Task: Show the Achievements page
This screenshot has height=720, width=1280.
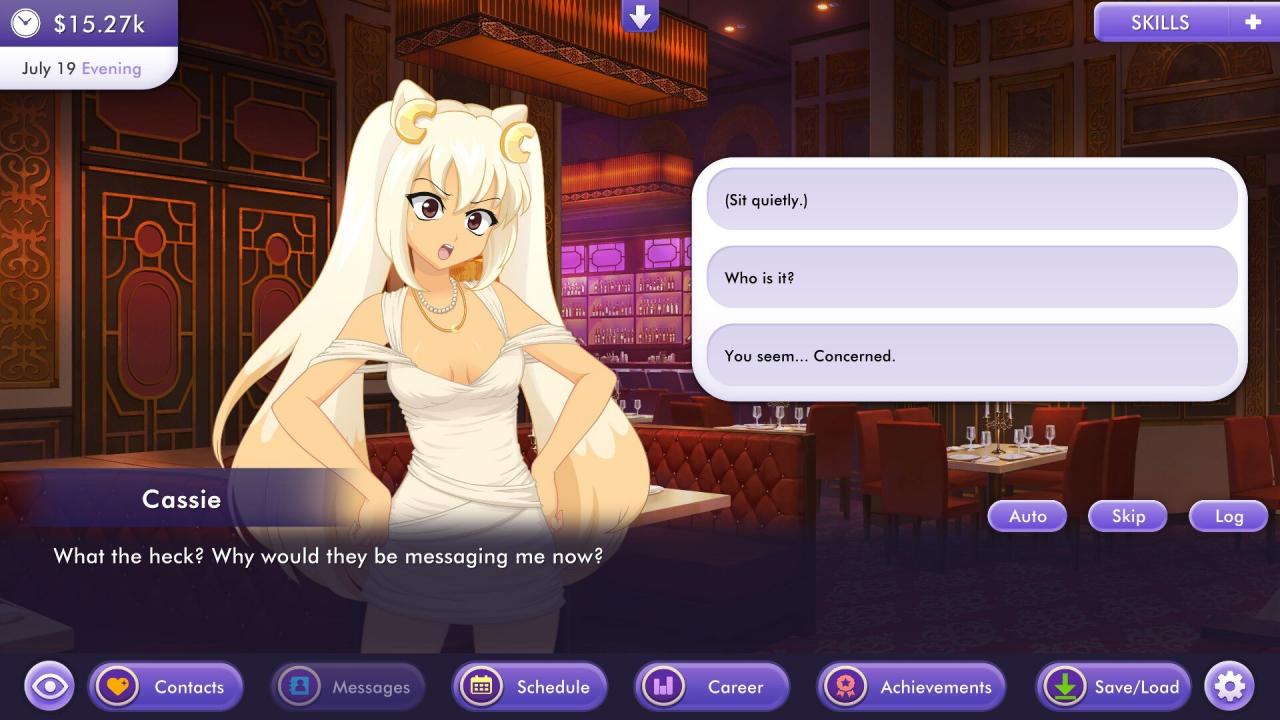Action: 911,687
